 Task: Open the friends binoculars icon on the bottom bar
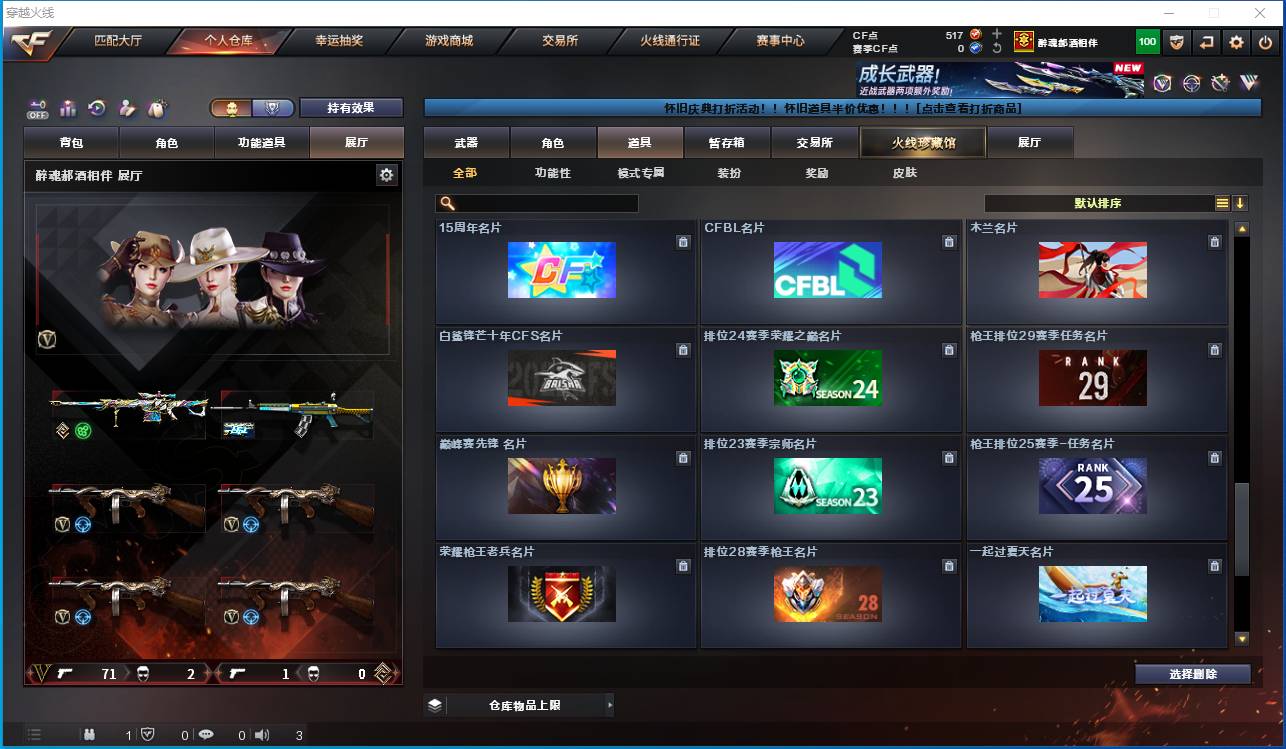click(x=90, y=735)
